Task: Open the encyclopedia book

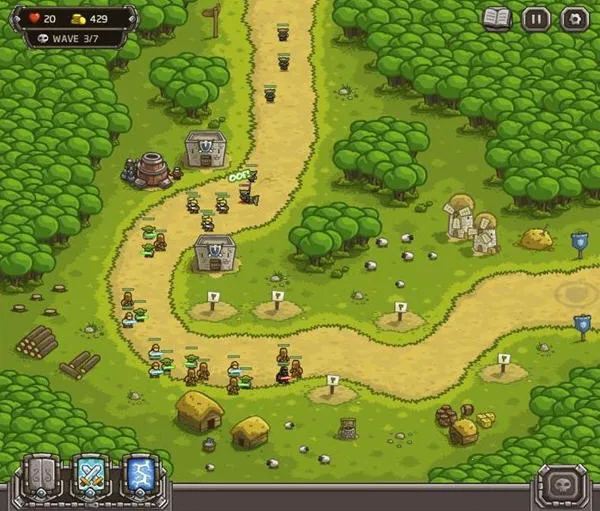Action: click(497, 18)
